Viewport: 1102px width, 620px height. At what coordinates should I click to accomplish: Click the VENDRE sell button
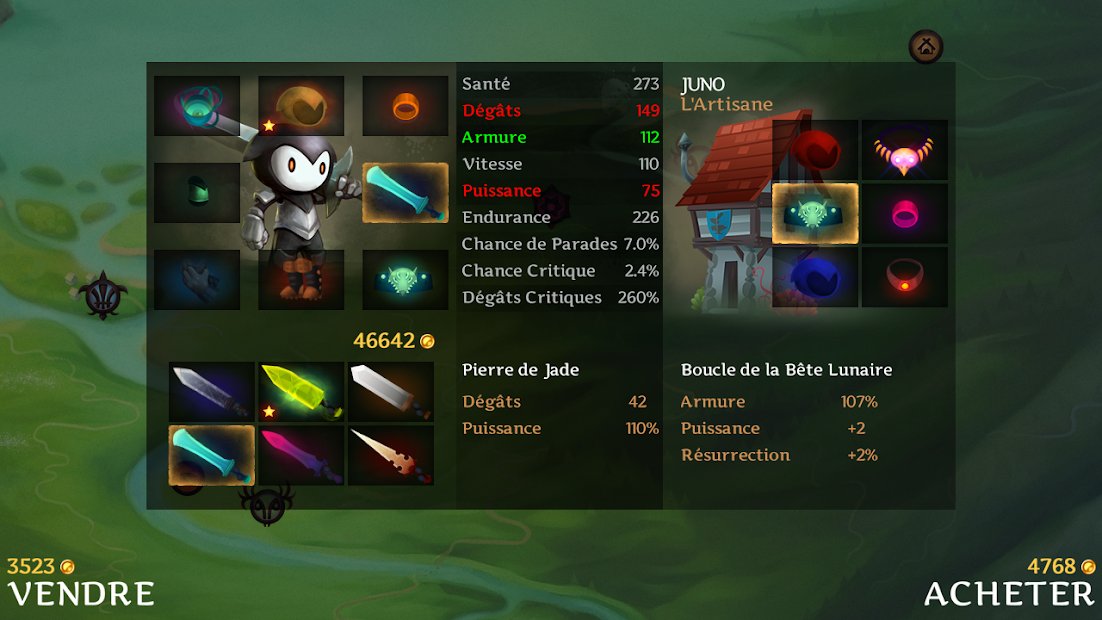tap(81, 592)
